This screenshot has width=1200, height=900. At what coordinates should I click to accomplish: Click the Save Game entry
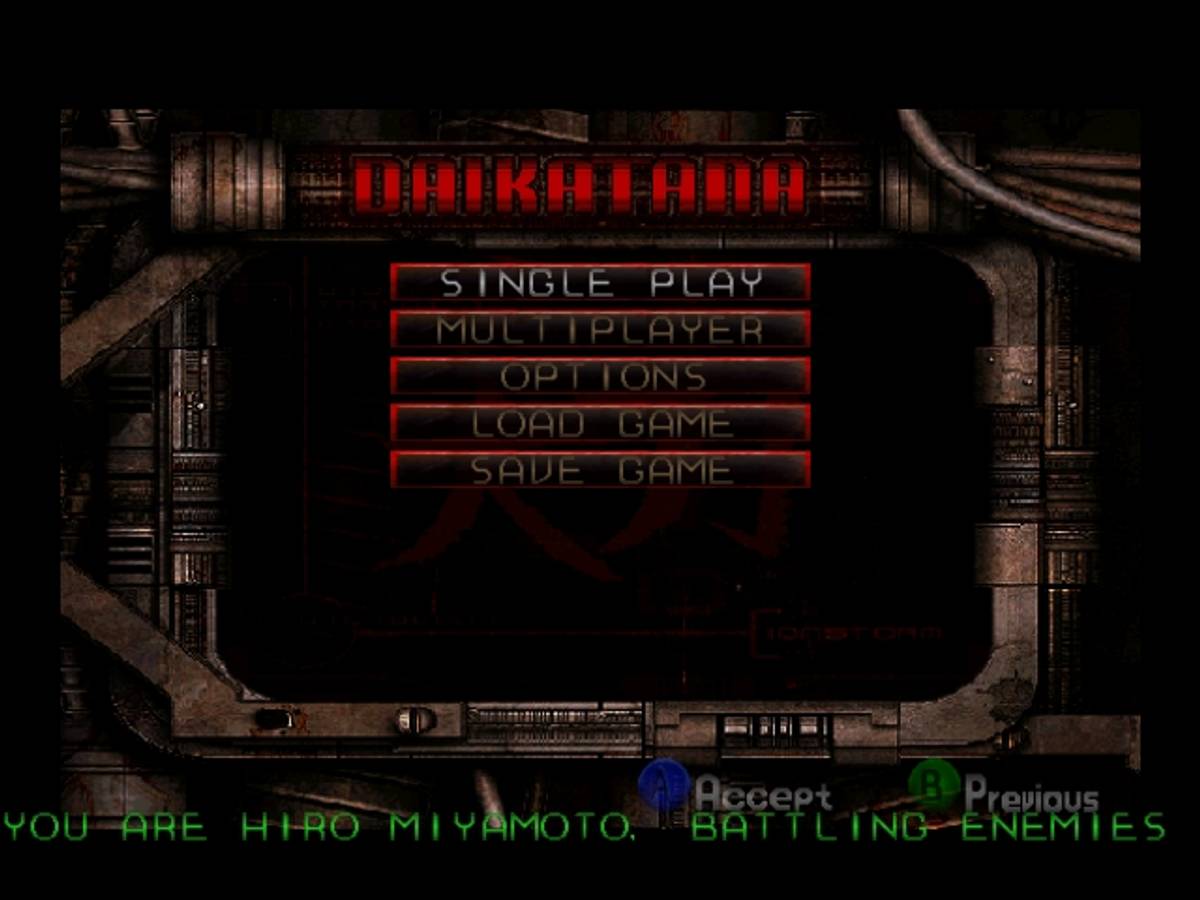[600, 470]
